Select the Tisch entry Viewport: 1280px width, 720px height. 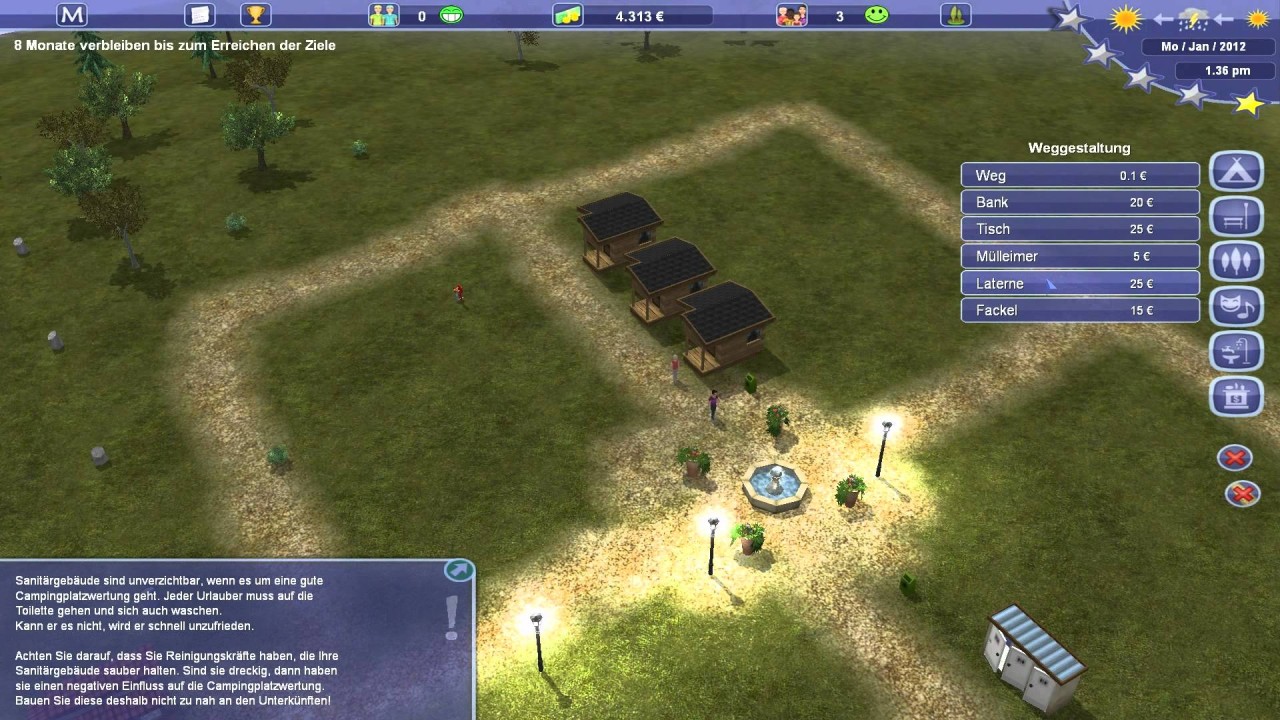click(x=1080, y=229)
